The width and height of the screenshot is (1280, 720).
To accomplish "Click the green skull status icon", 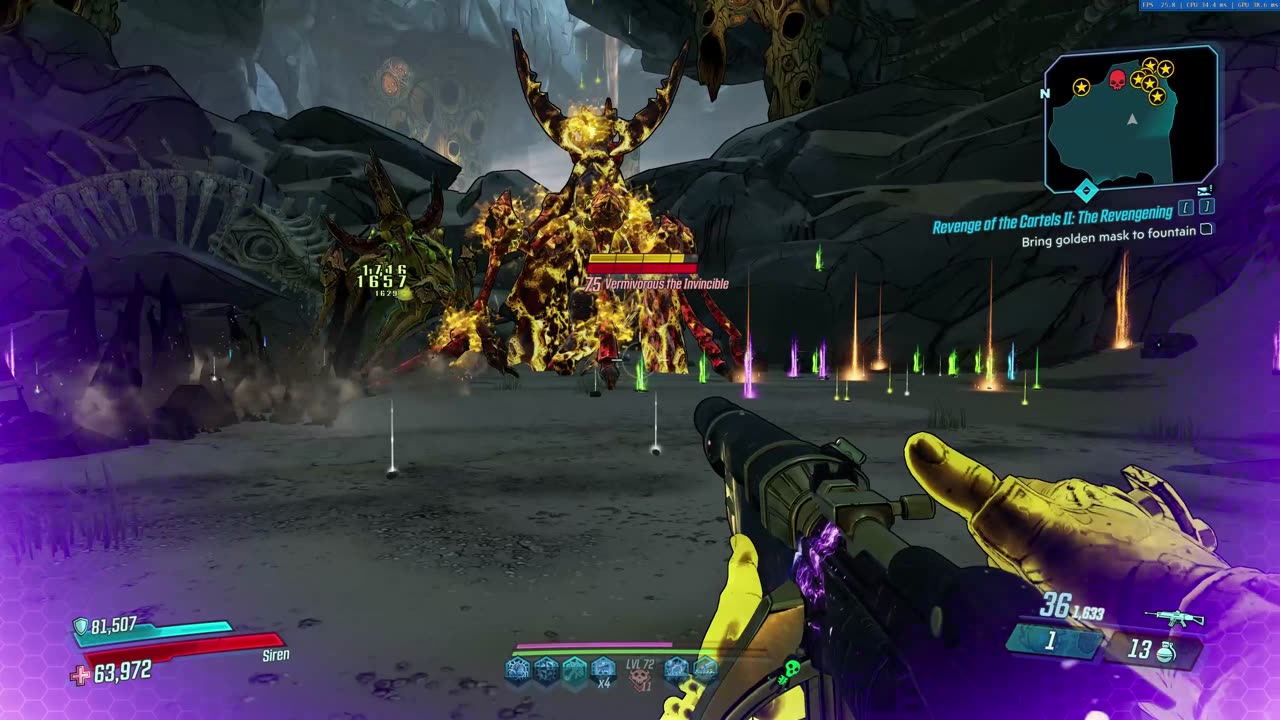I will coord(789,668).
